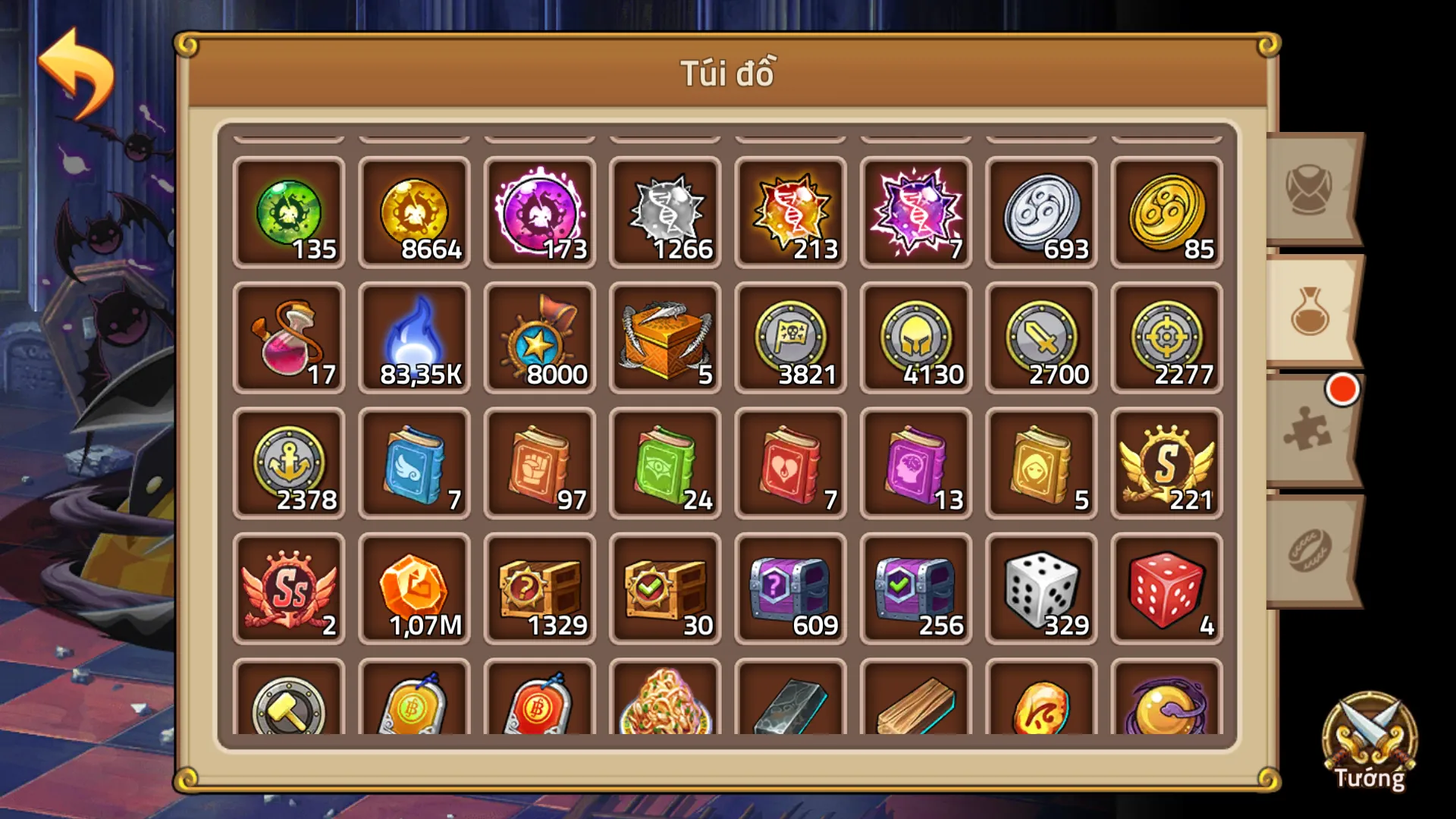
Task: Select the red dice showing 4
Action: point(1166,589)
